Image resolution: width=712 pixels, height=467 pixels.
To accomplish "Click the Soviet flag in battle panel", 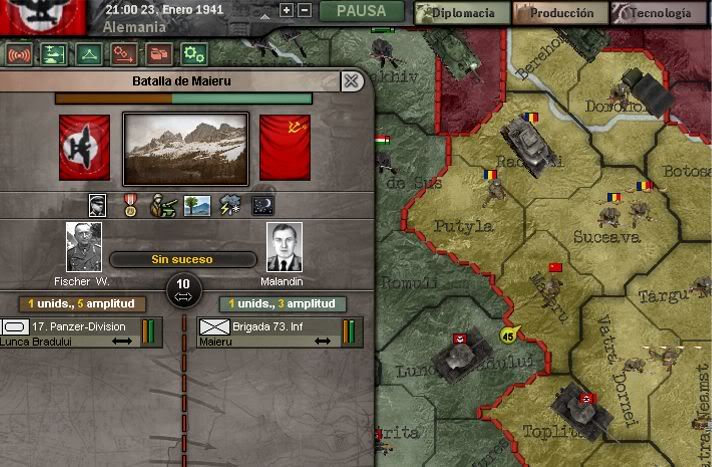I will [x=285, y=147].
